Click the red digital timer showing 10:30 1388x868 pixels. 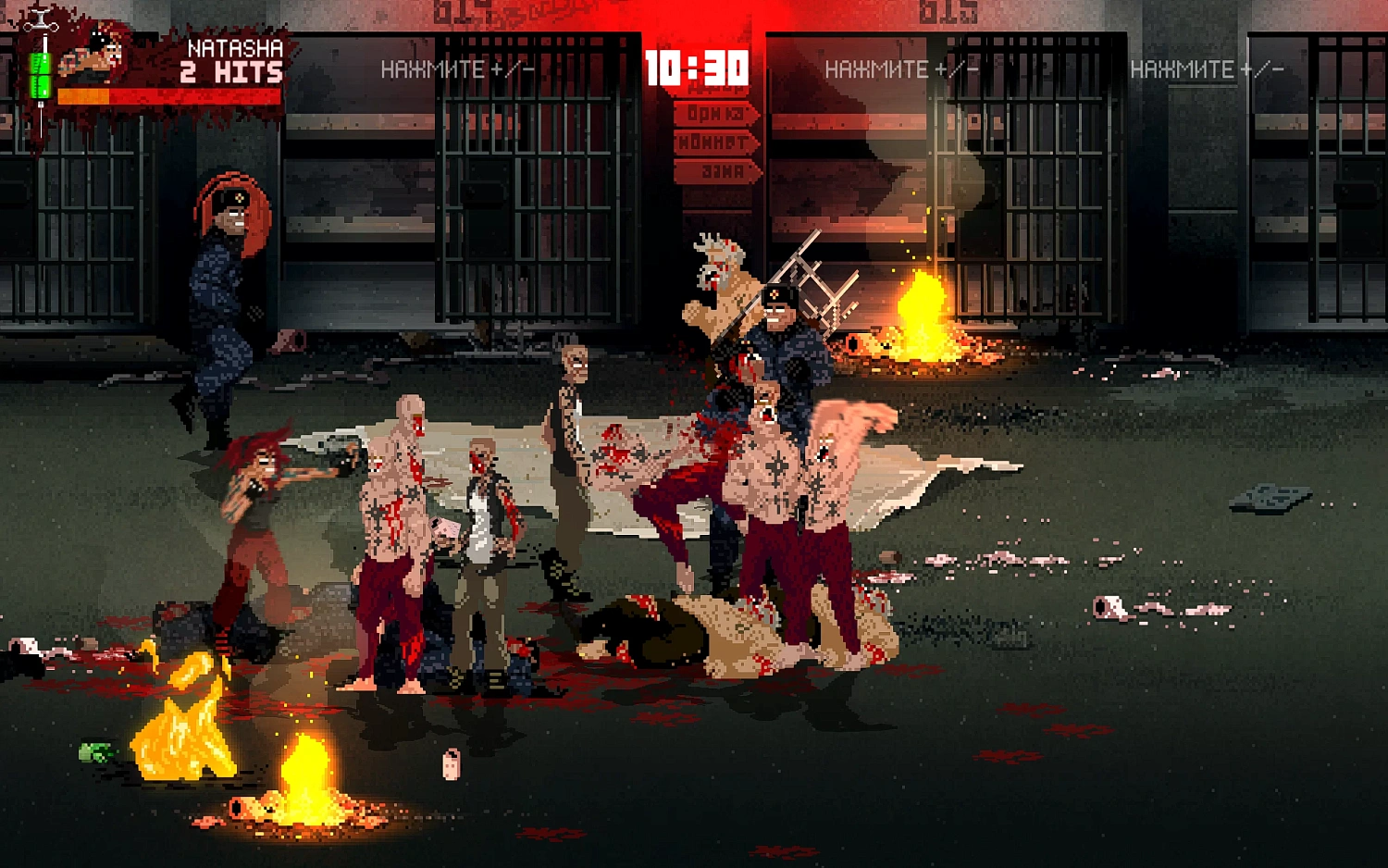point(696,67)
